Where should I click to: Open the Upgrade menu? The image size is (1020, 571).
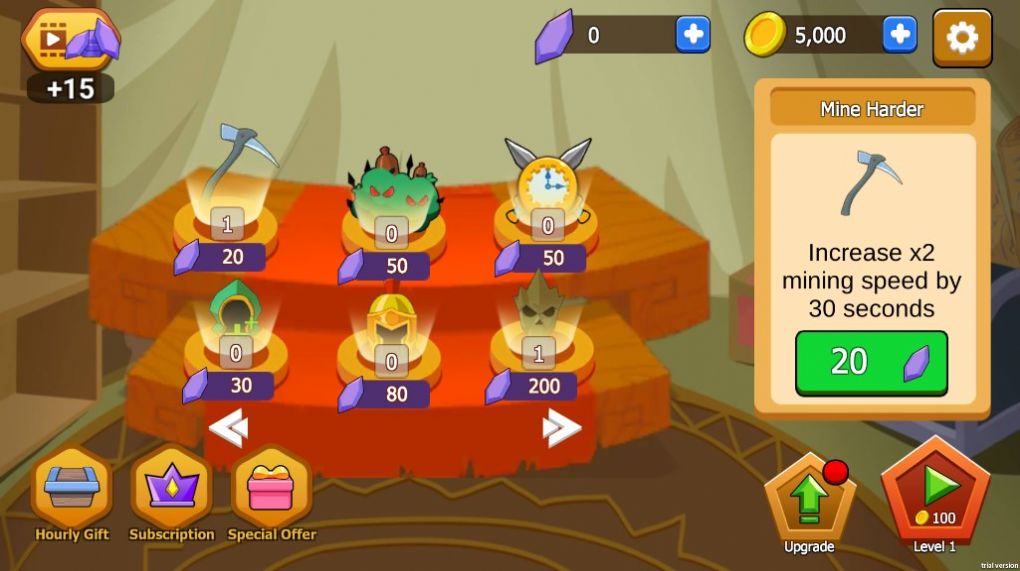809,497
